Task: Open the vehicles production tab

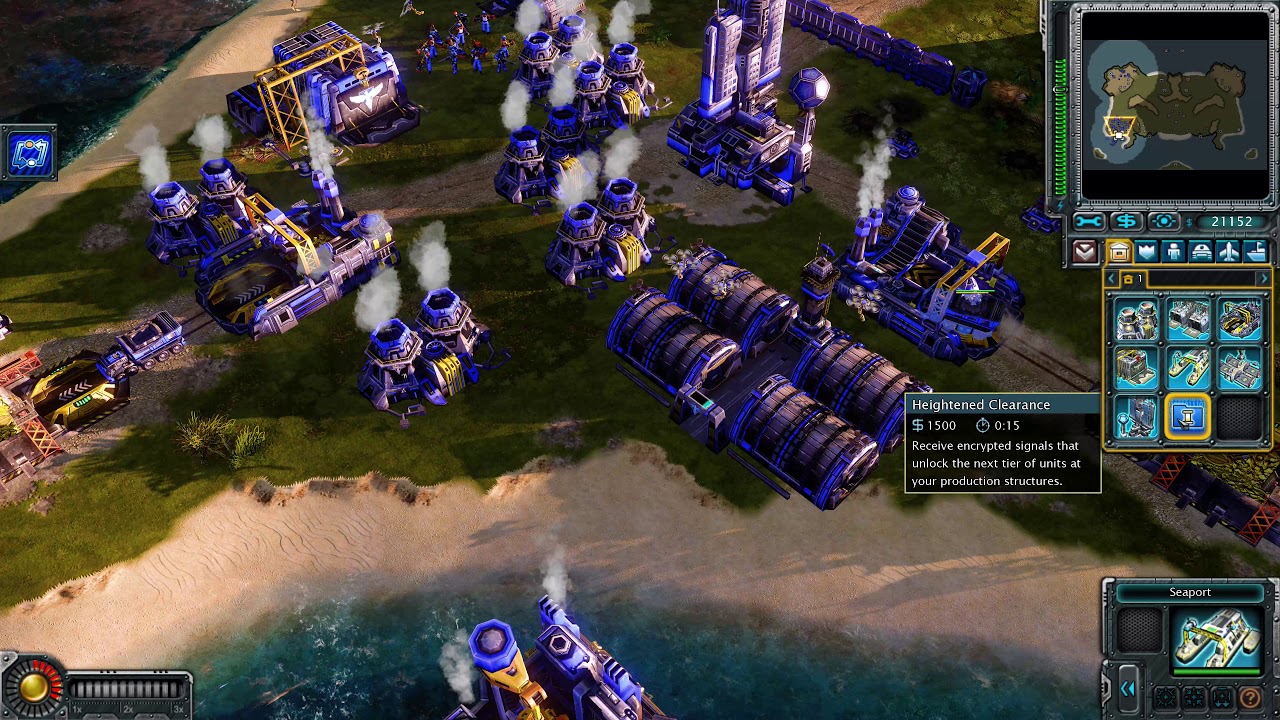Action: (1201, 252)
